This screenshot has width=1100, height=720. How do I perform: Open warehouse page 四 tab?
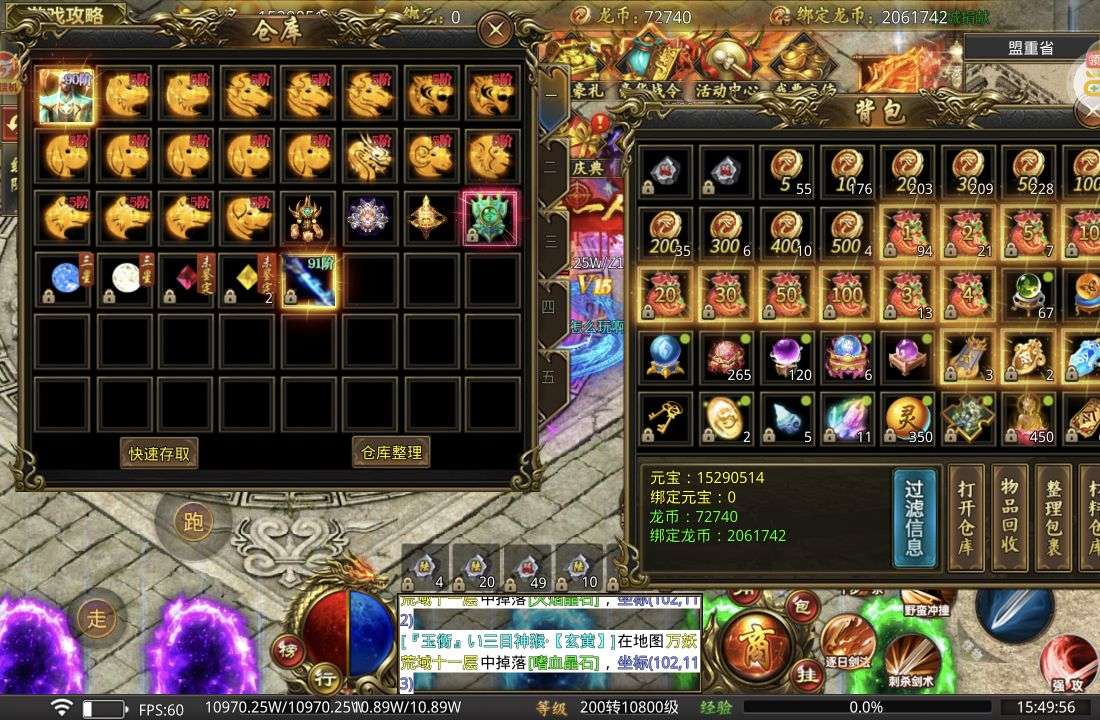click(549, 307)
